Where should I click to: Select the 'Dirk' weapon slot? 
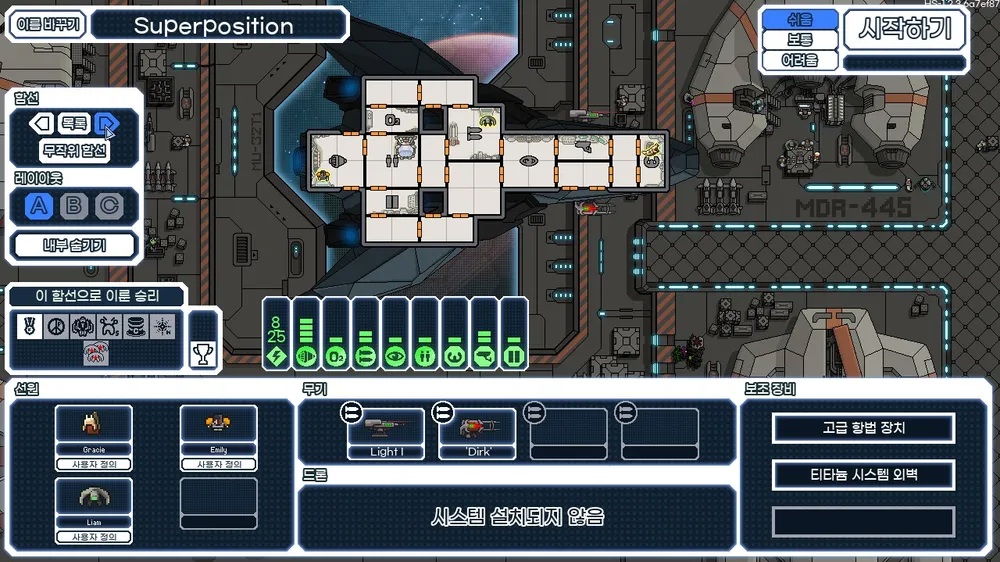pyautogui.click(x=478, y=433)
